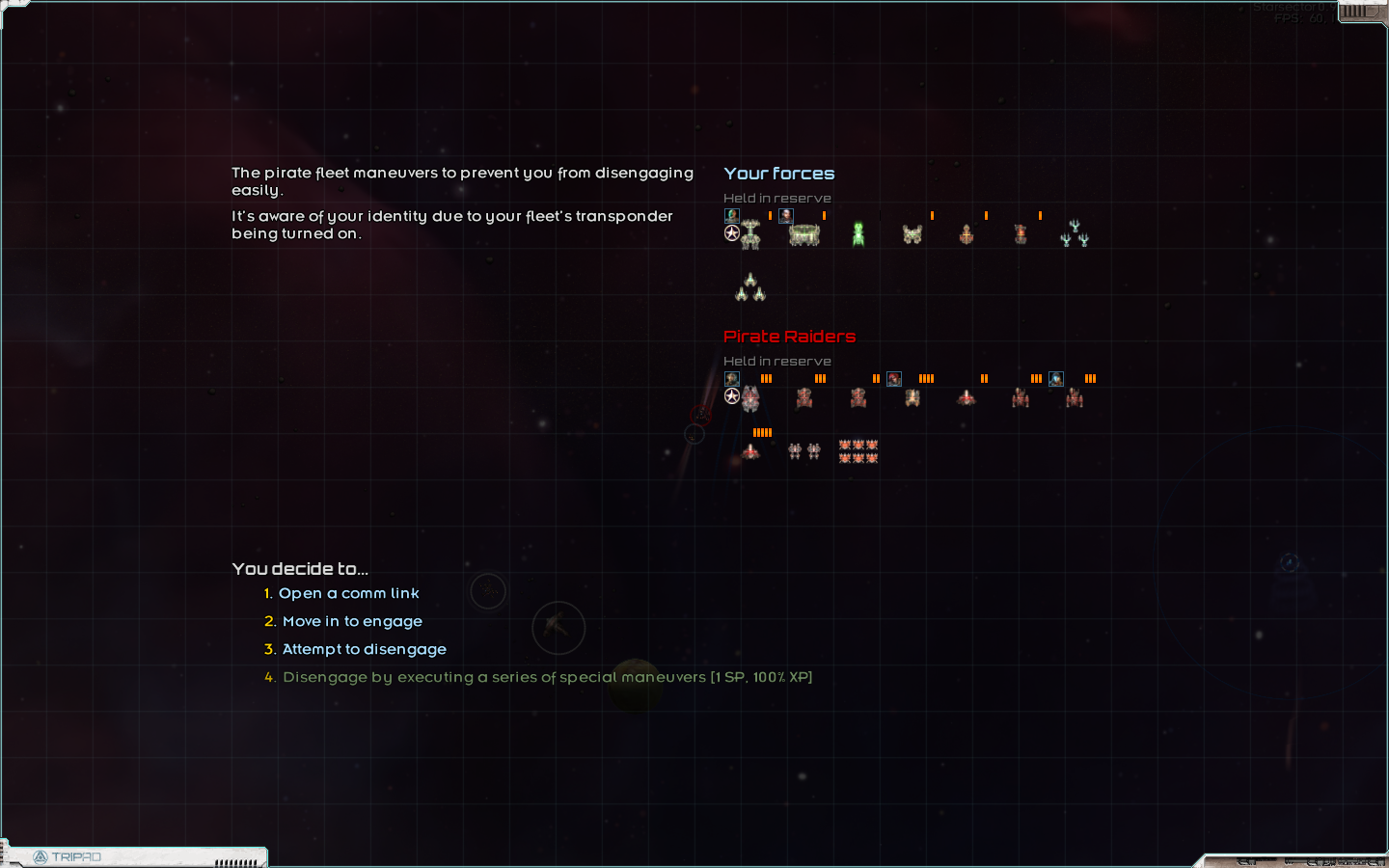The width and height of the screenshot is (1389, 868).
Task: Click "Attempt to disengage"
Action: [364, 649]
